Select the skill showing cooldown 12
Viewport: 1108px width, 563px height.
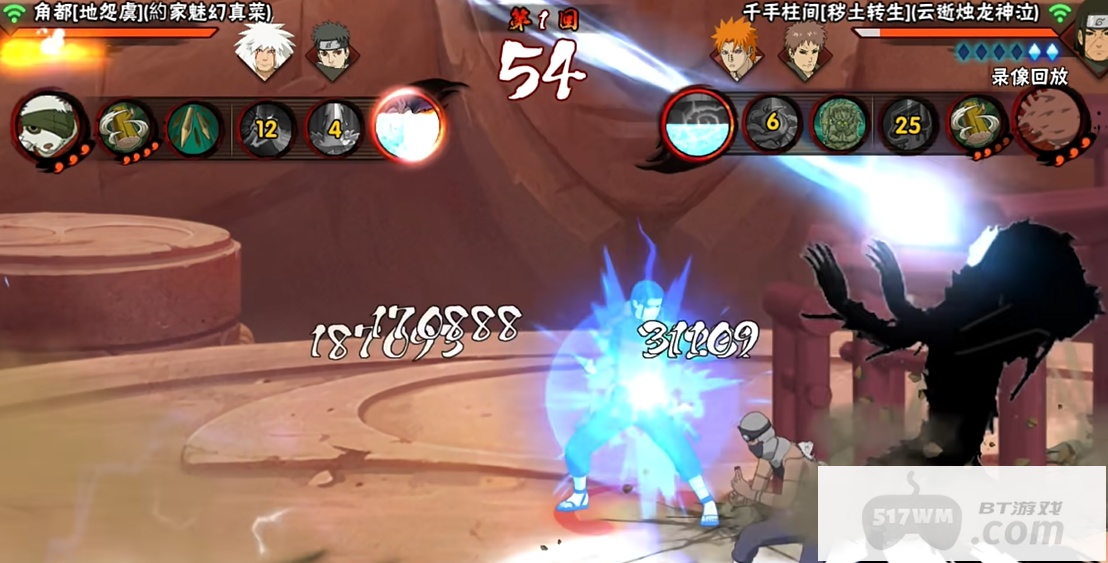[x=265, y=128]
